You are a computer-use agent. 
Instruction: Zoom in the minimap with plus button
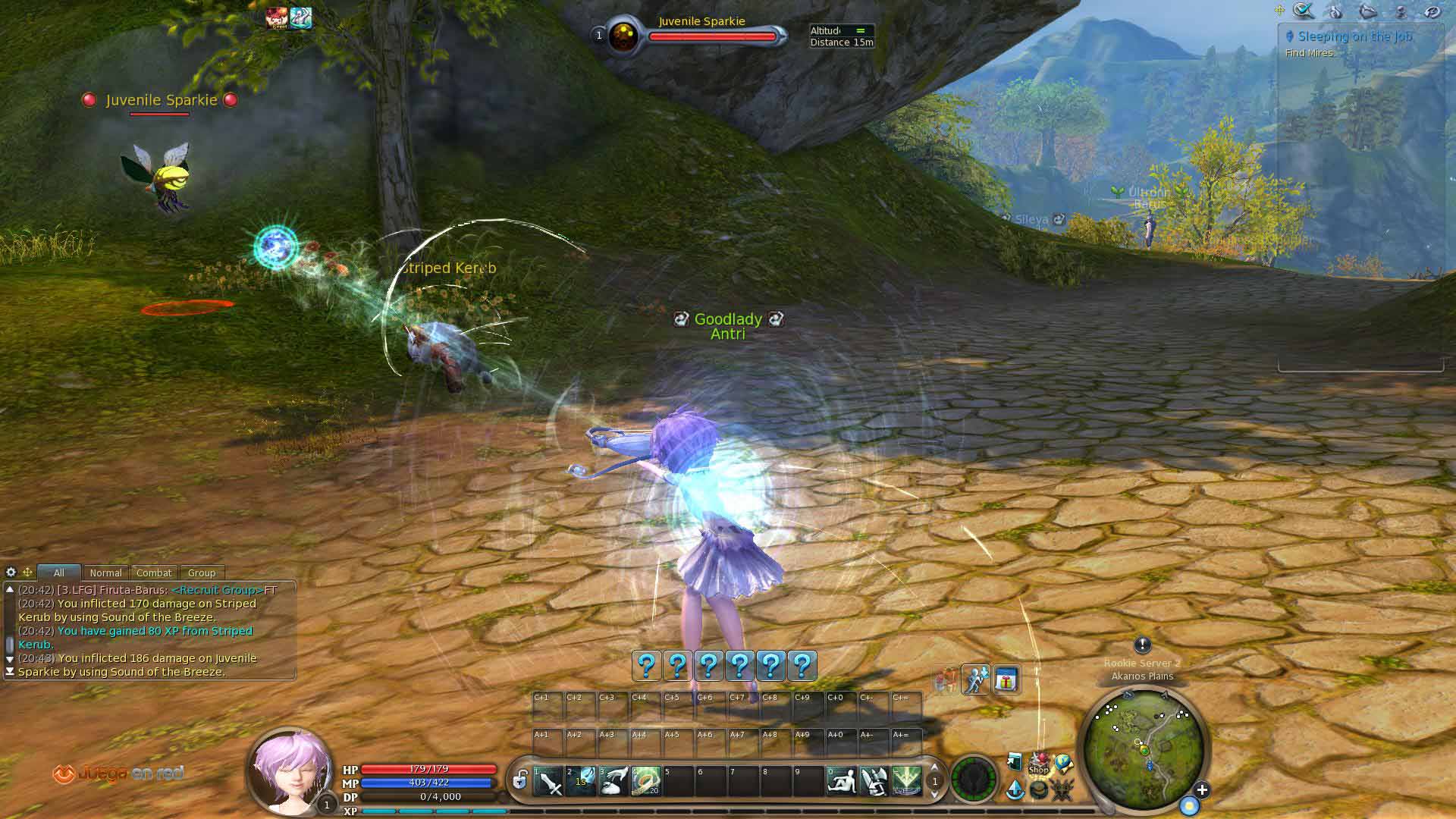1202,790
